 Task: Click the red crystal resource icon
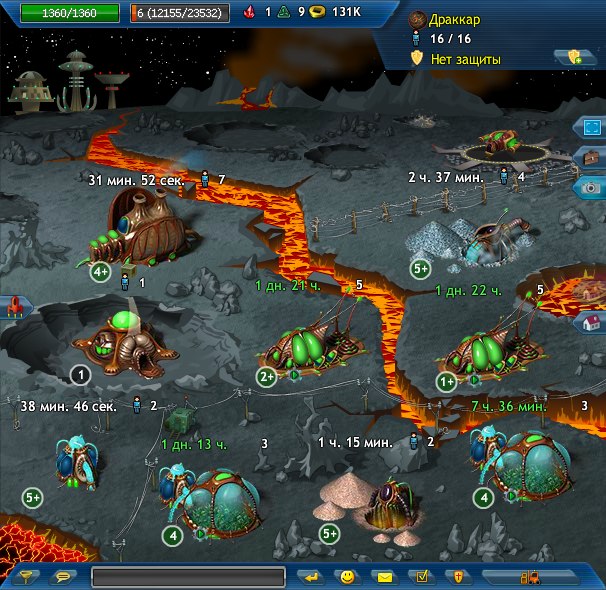pos(249,13)
